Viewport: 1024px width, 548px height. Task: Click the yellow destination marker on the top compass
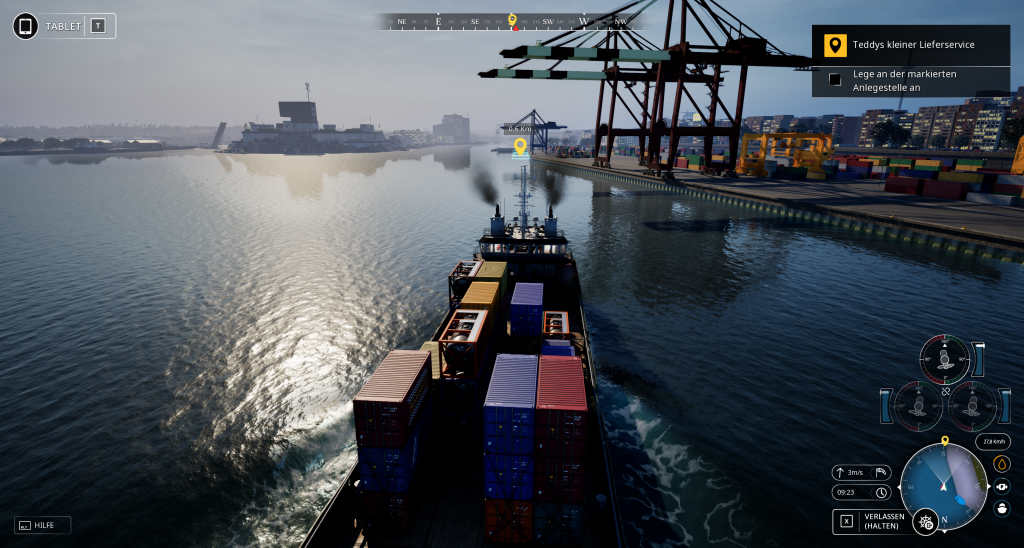click(512, 19)
